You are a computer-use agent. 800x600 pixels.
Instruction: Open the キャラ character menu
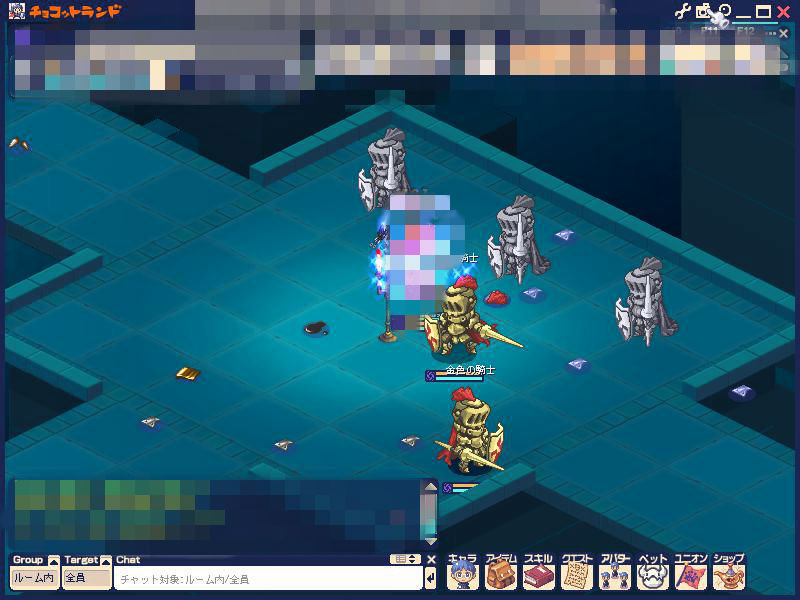click(463, 574)
